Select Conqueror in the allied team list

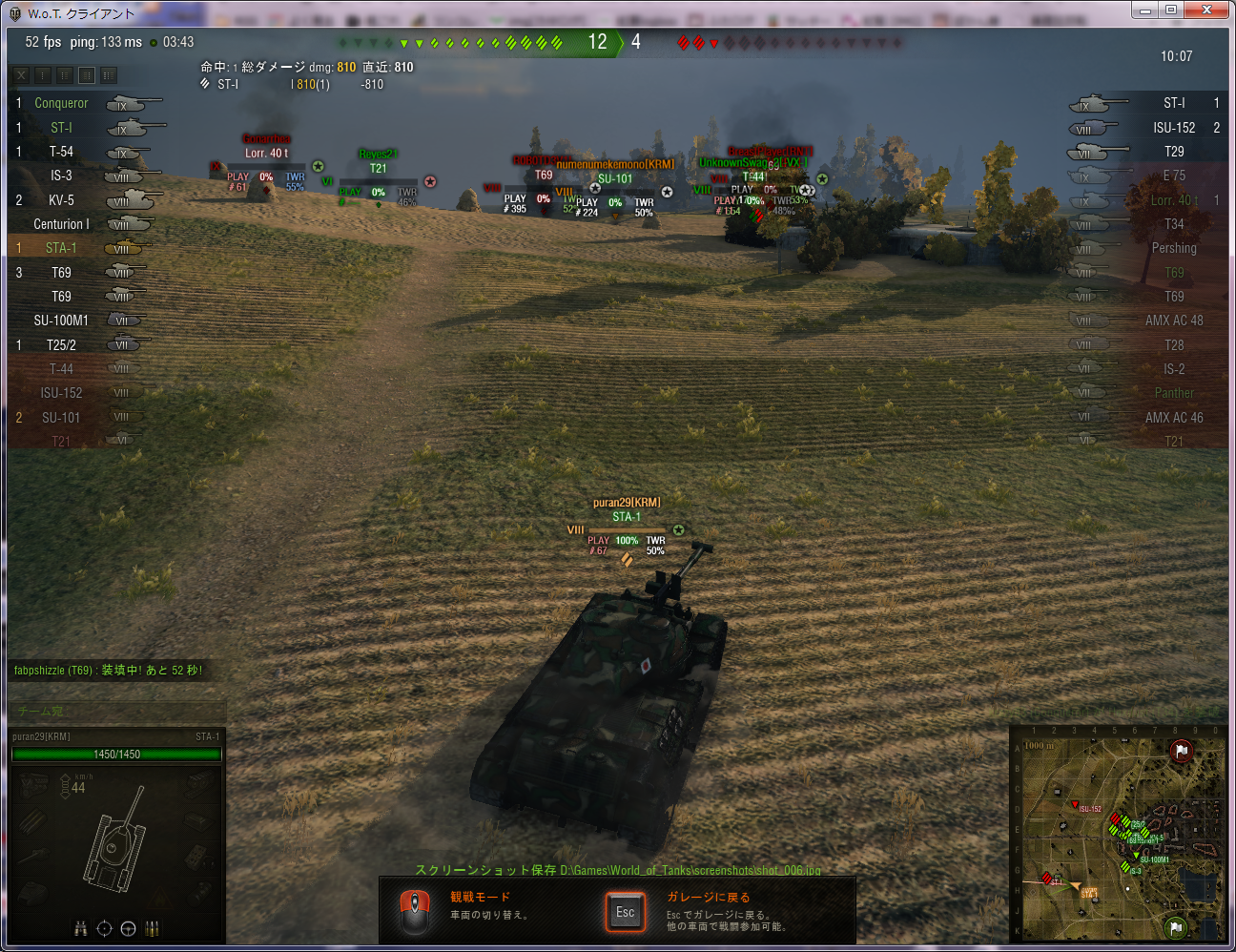pos(61,103)
